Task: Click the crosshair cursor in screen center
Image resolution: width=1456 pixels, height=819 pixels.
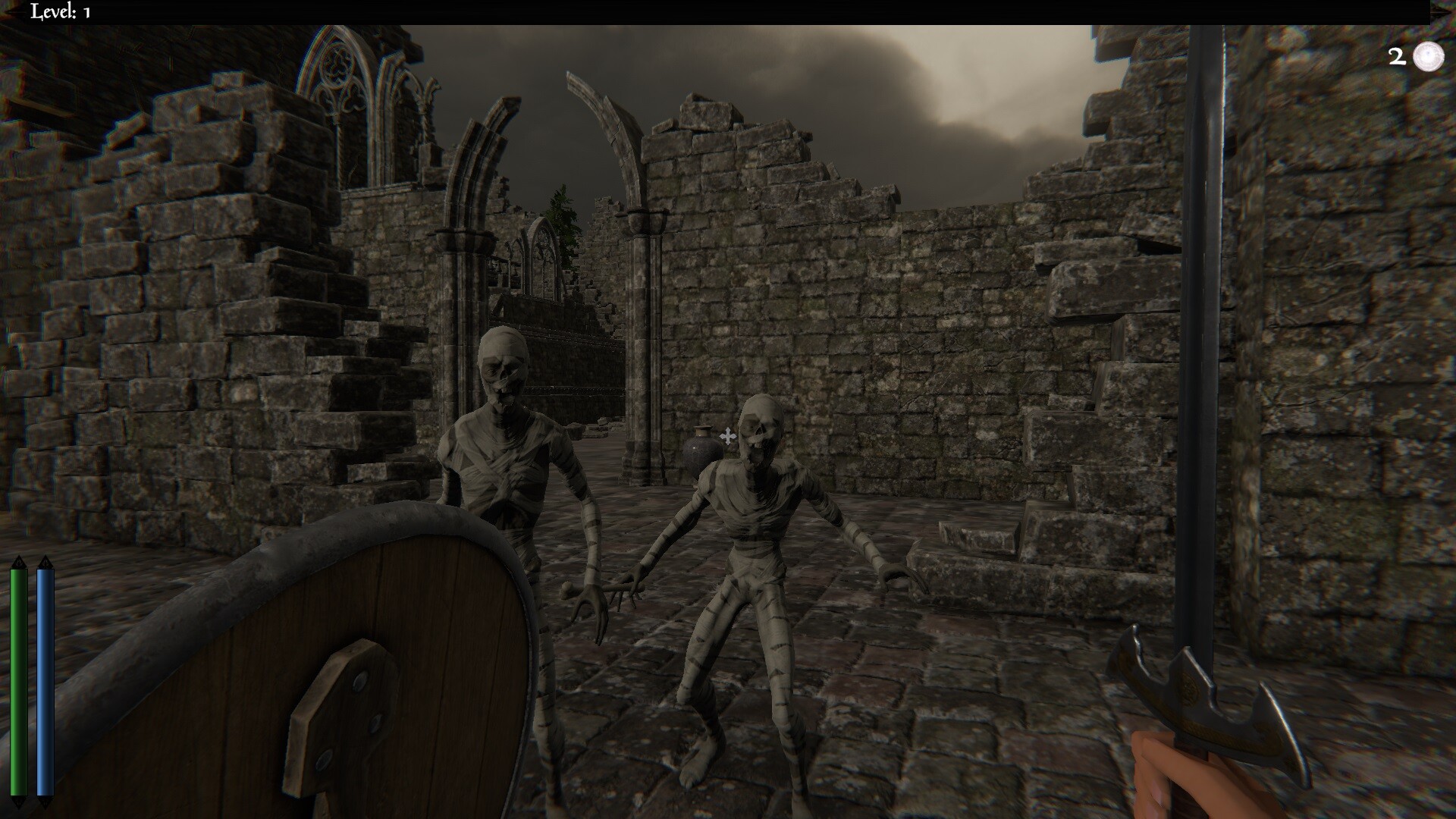Action: (727, 437)
